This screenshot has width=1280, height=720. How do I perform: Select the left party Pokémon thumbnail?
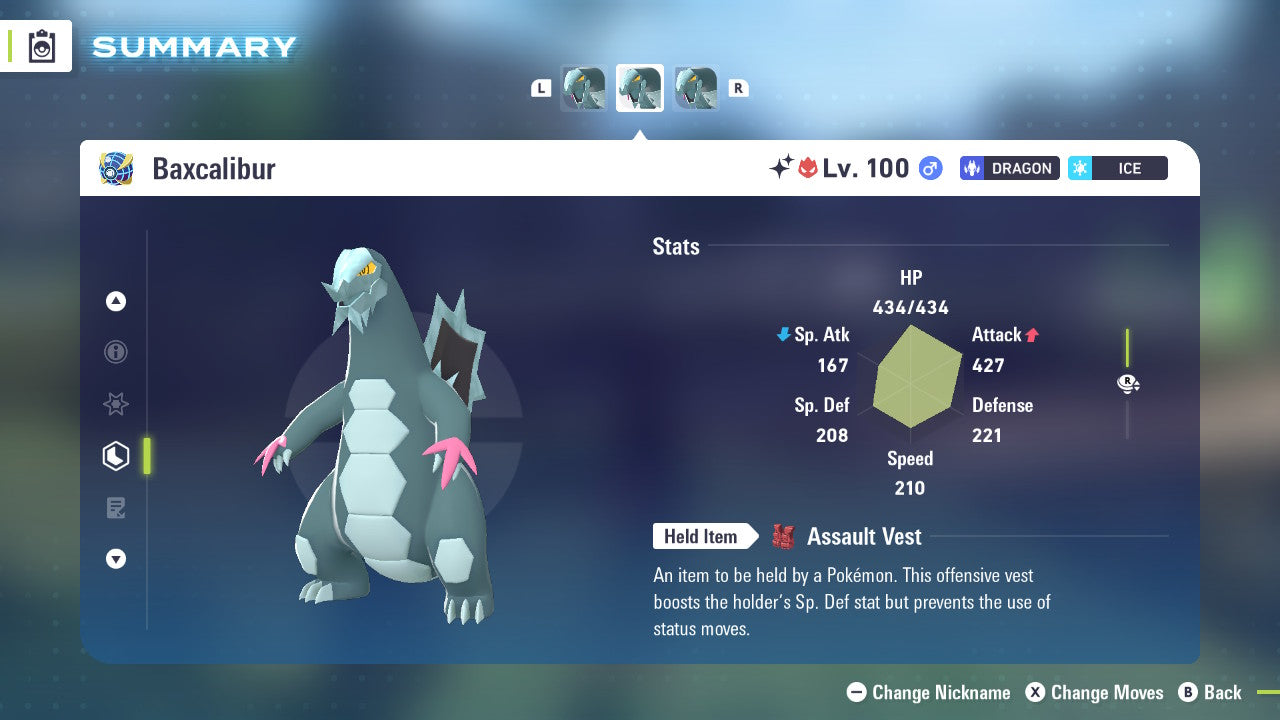(584, 88)
